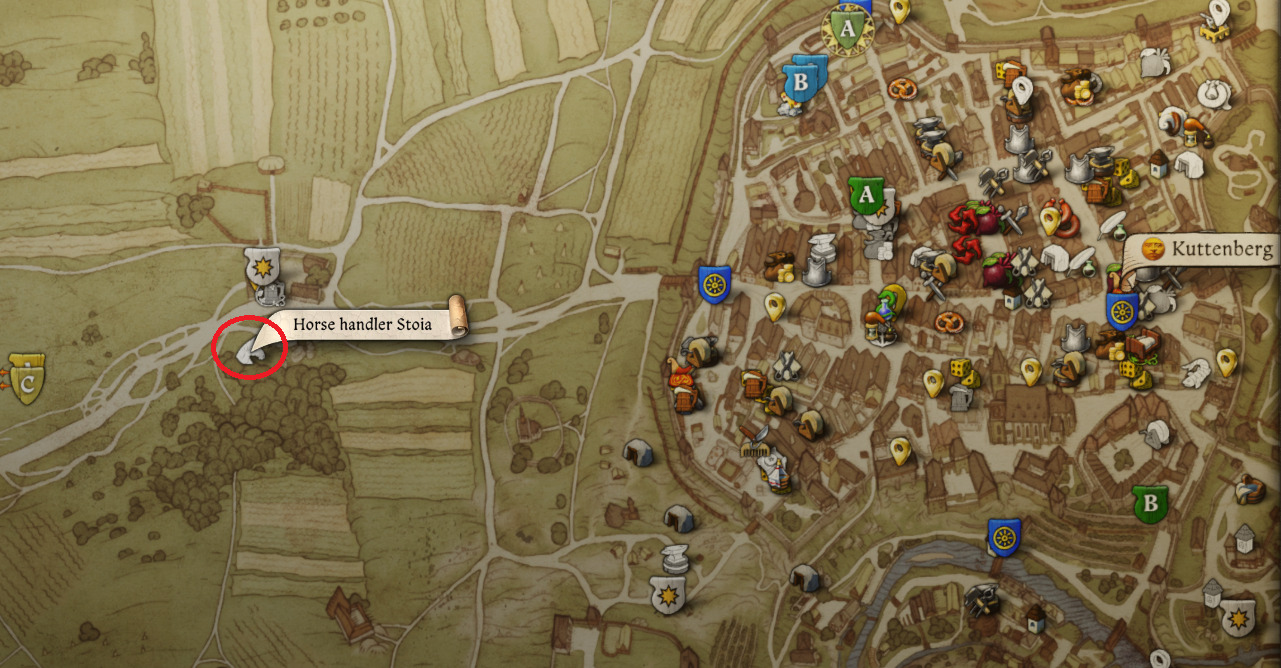The height and width of the screenshot is (668, 1281).
Task: Select the blue B quest shield
Action: coord(801,81)
